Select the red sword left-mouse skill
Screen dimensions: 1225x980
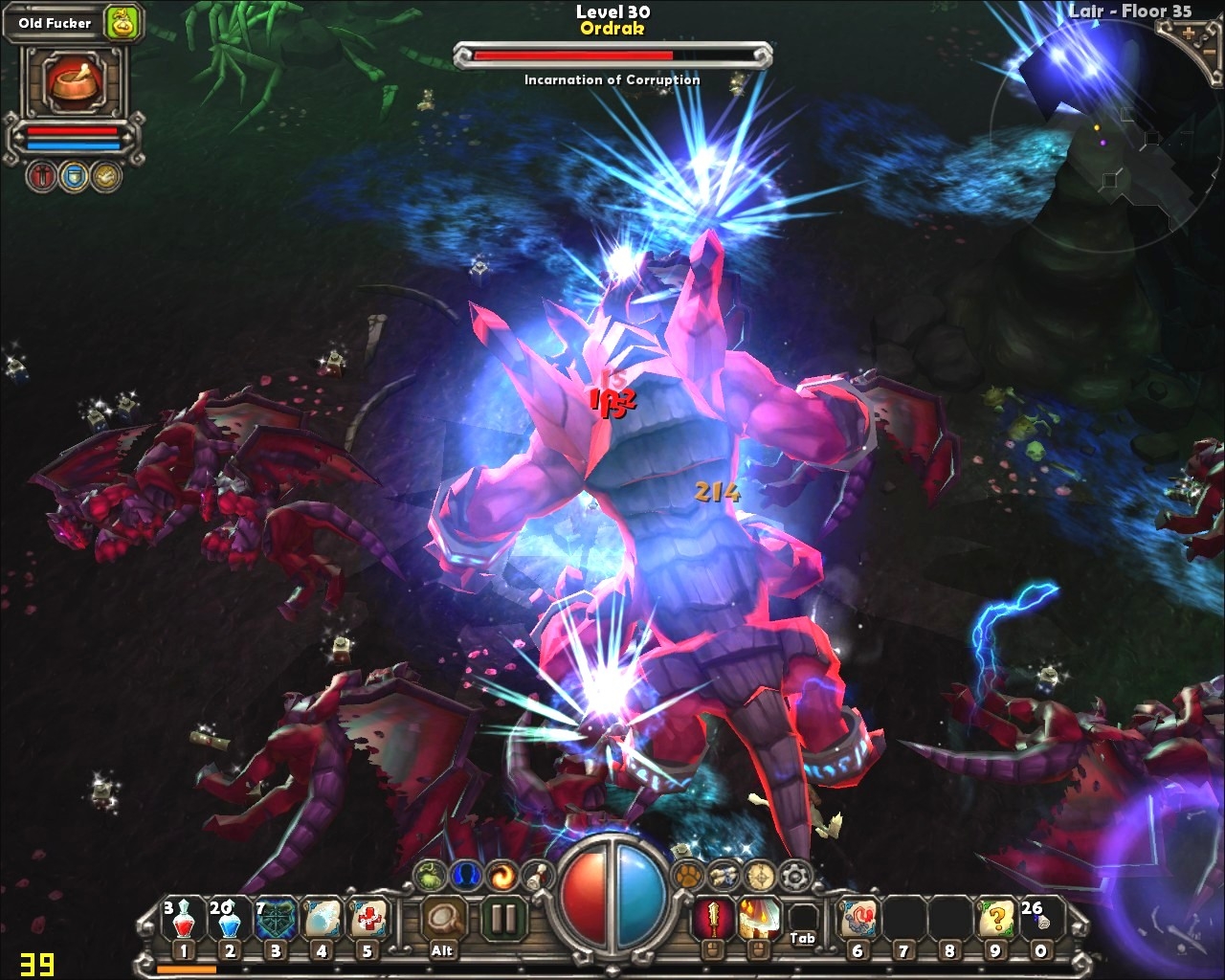point(712,919)
